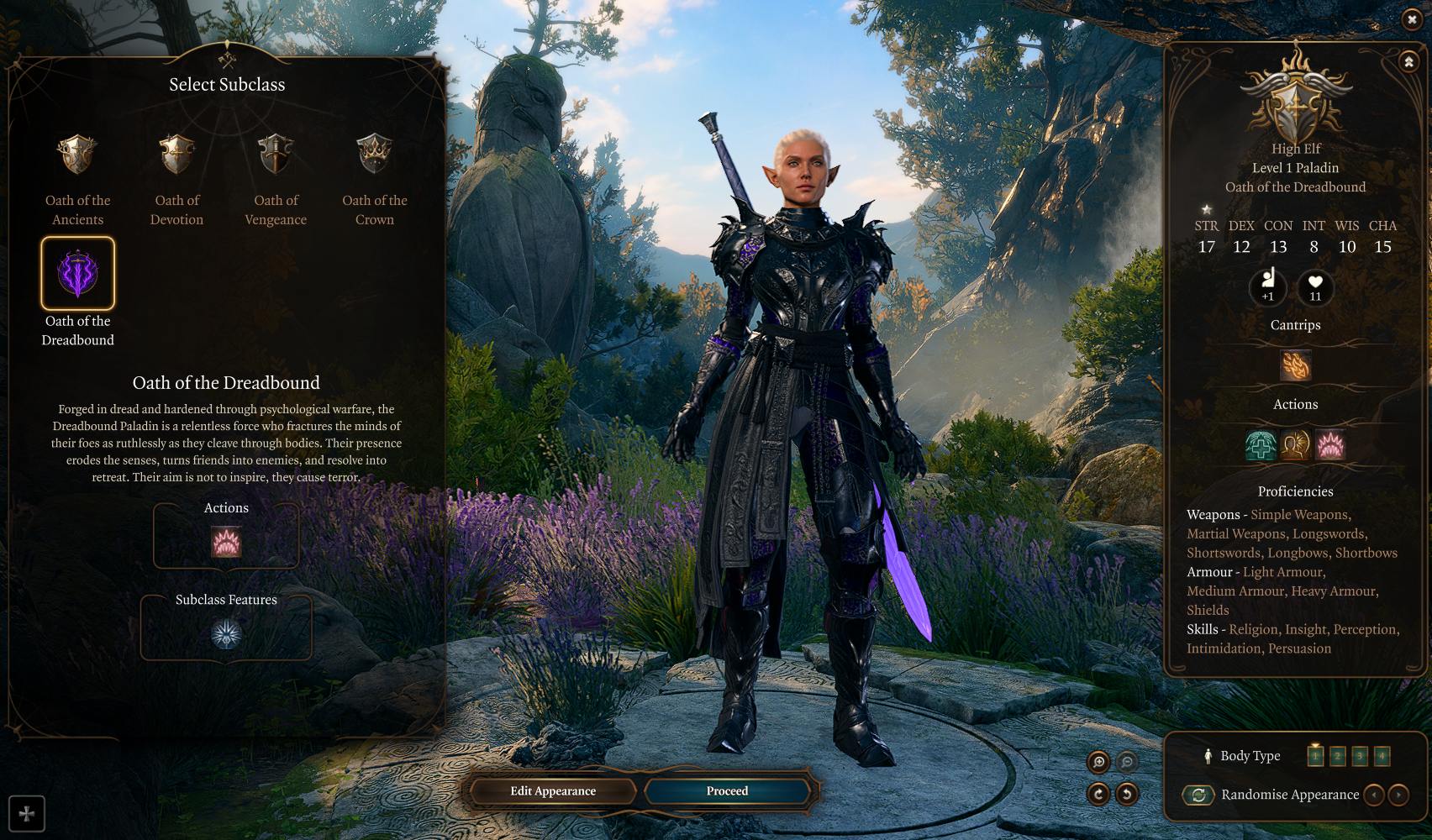The height and width of the screenshot is (840, 1432).
Task: Randomise the character's appearance
Action: coord(1199,795)
